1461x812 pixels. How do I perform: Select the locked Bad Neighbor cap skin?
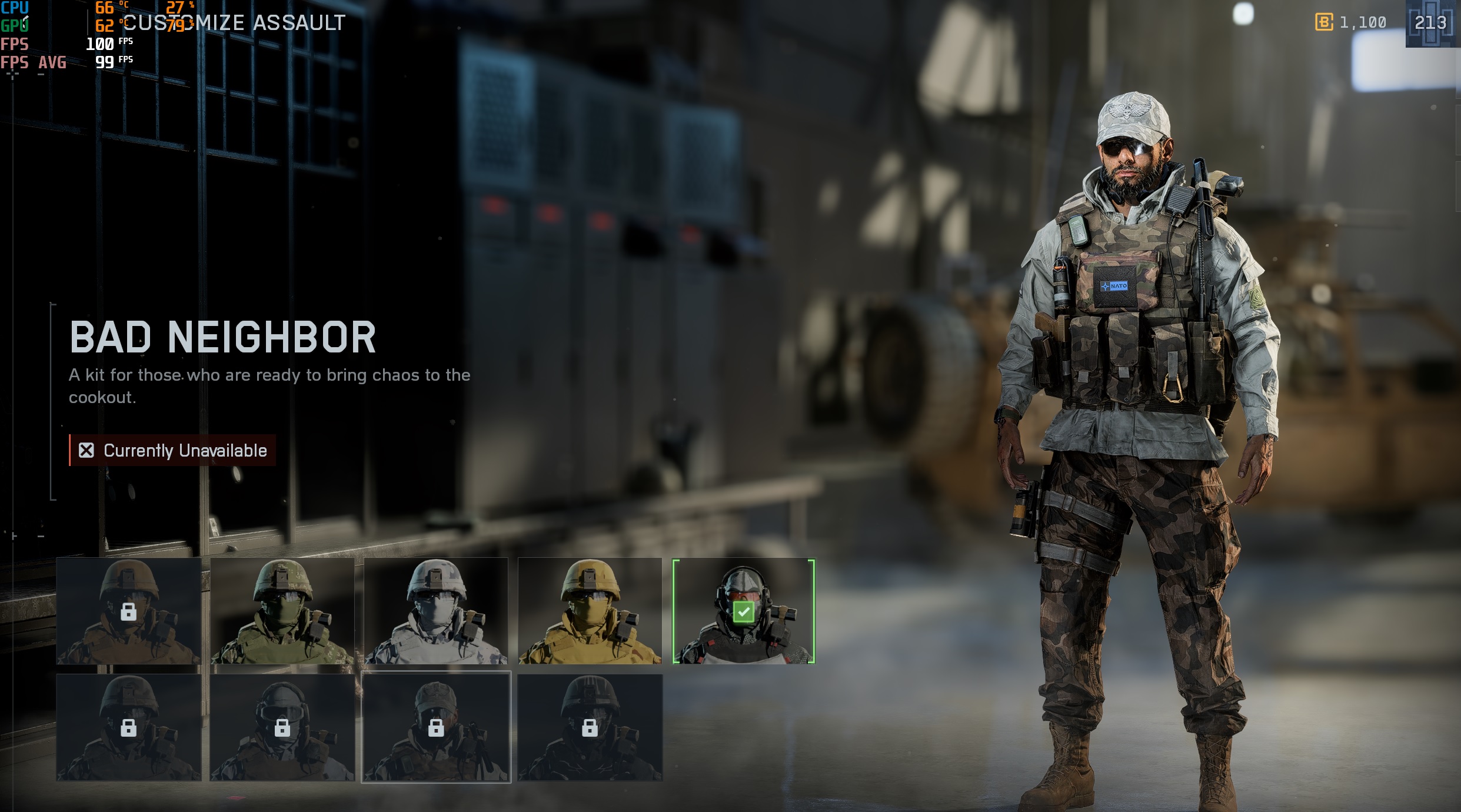pyautogui.click(x=436, y=727)
